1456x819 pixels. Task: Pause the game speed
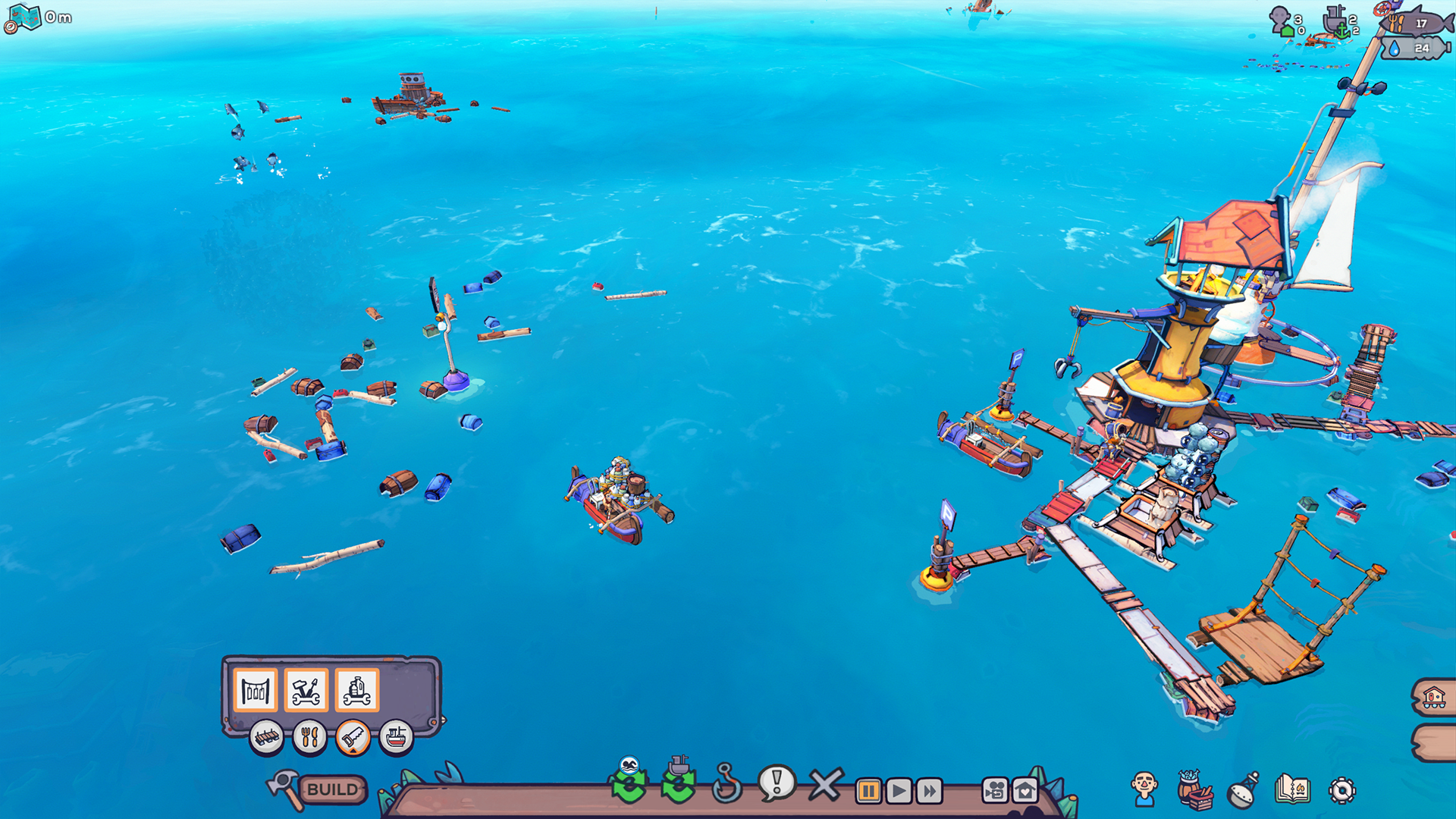tap(868, 791)
